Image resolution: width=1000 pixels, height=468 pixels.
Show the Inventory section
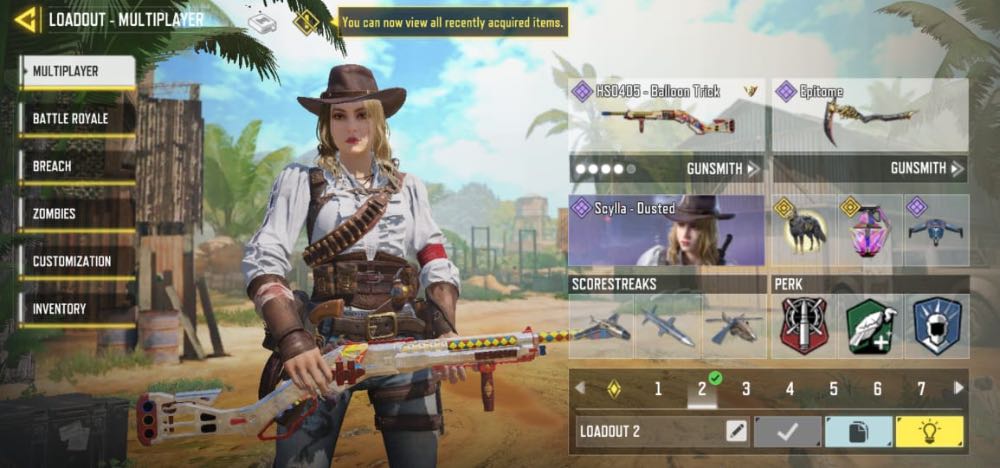point(77,309)
